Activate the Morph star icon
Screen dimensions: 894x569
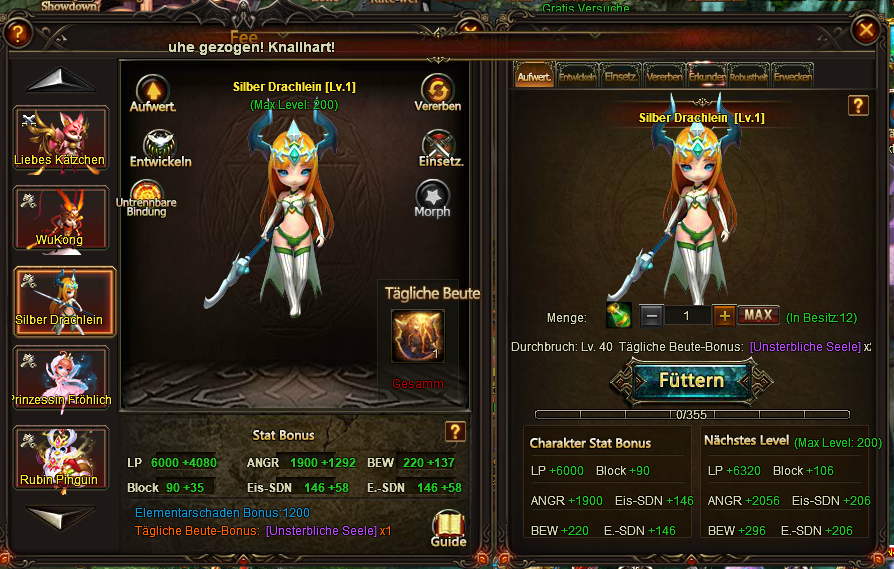click(x=432, y=195)
